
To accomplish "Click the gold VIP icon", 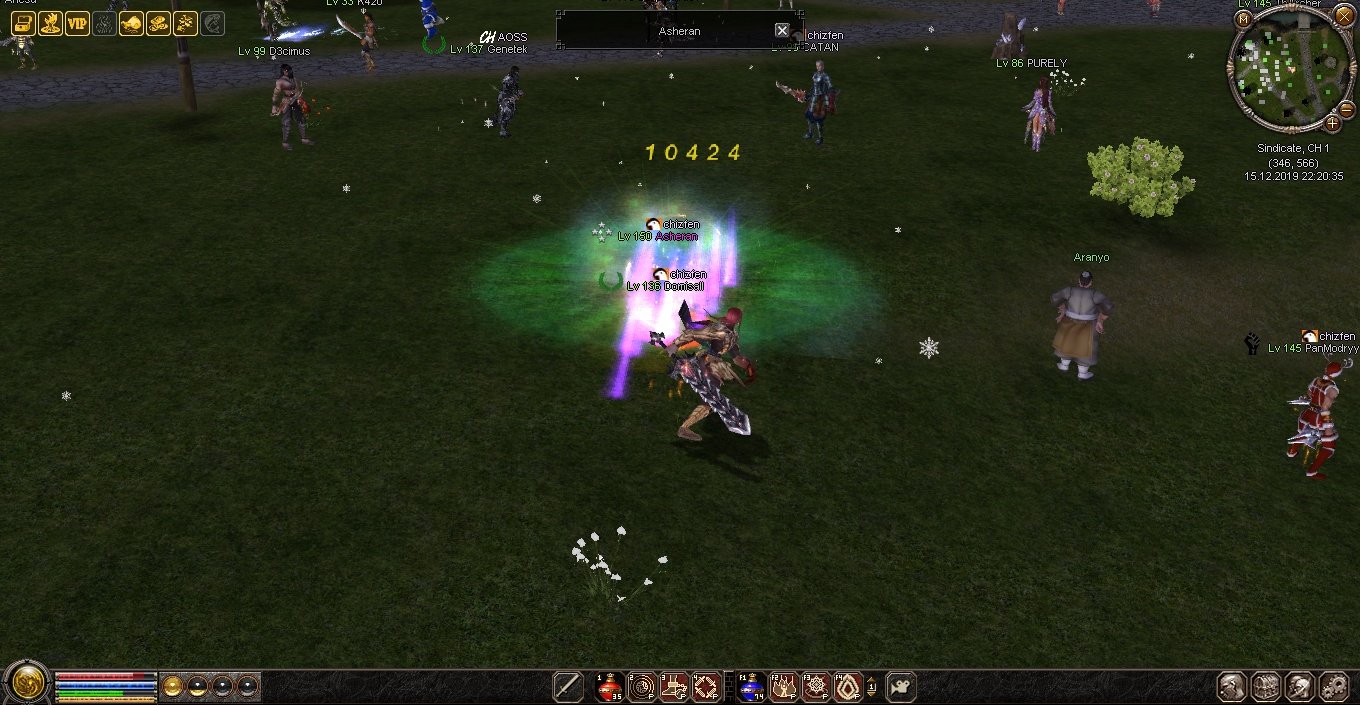I will (x=77, y=24).
